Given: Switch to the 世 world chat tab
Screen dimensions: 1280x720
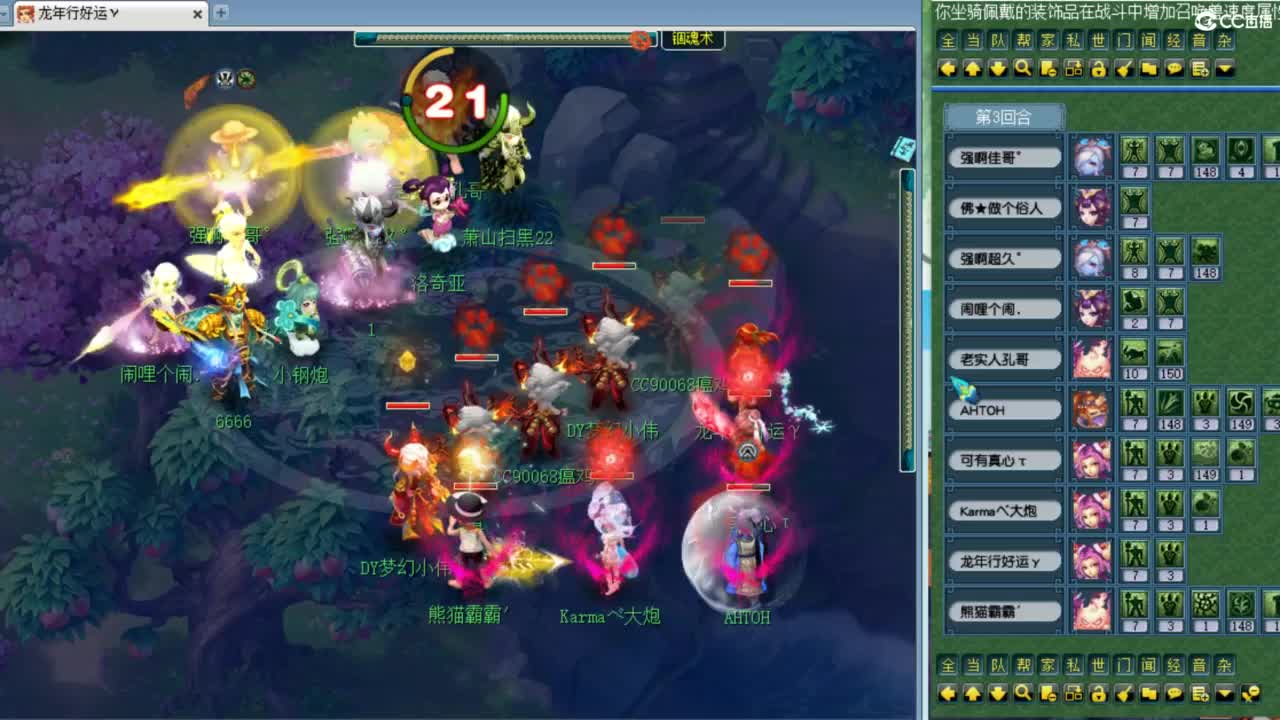Looking at the screenshot, I should [x=1097, y=42].
